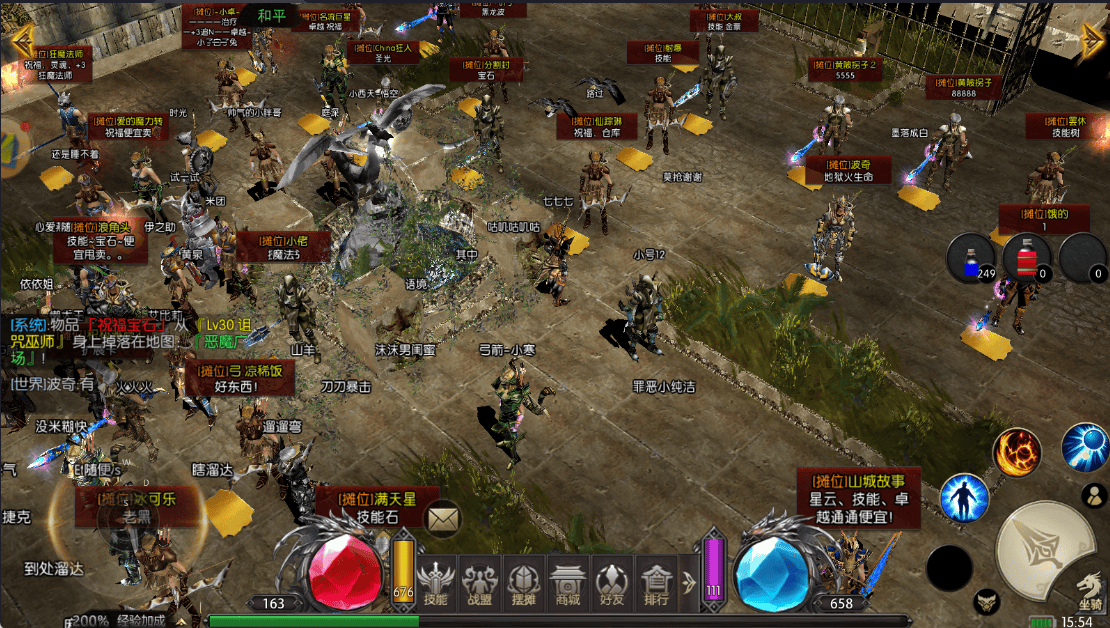Use the blue mana potion slot

point(971,257)
